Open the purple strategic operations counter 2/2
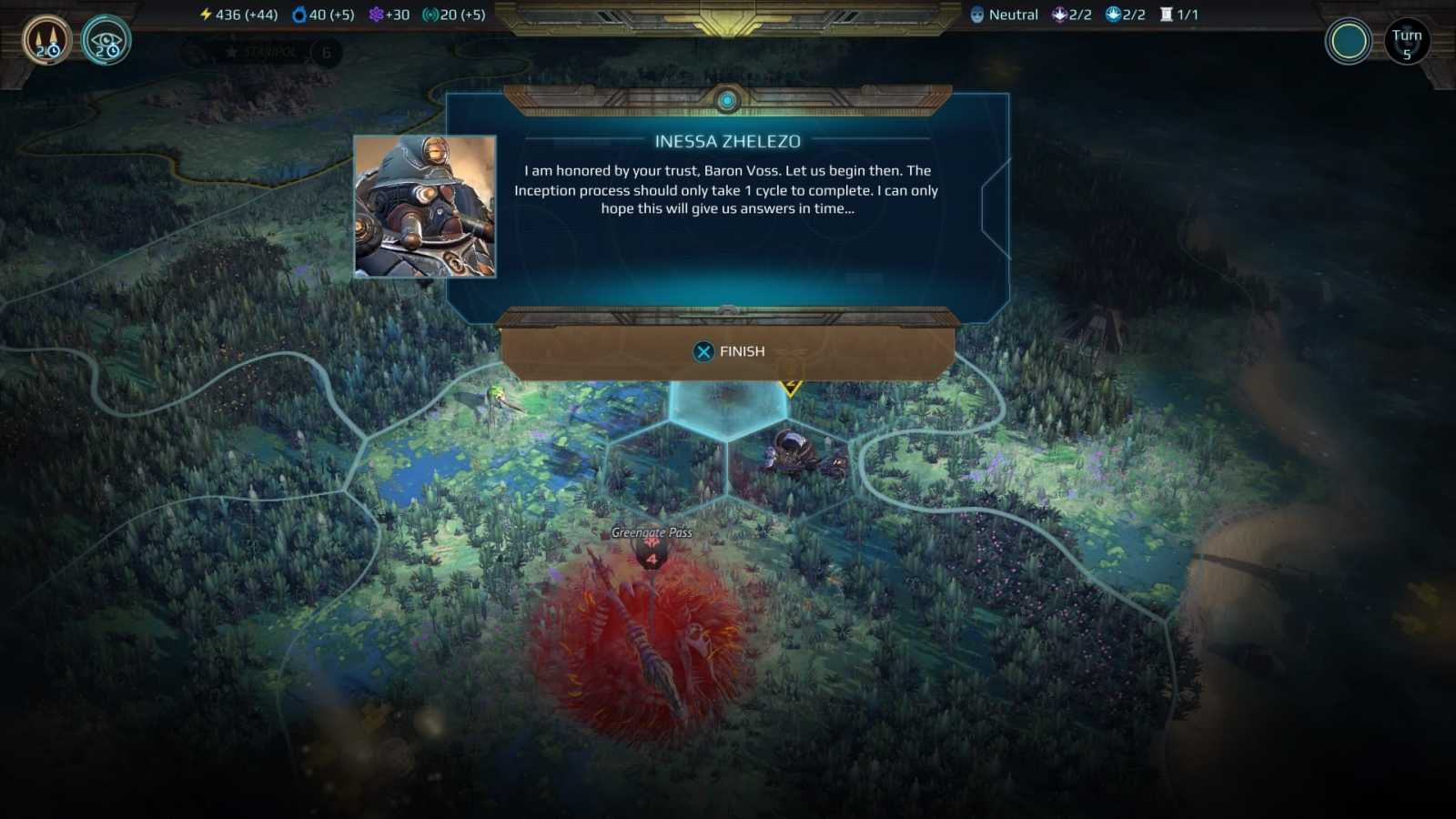Viewport: 1456px width, 819px height. pyautogui.click(x=1058, y=14)
